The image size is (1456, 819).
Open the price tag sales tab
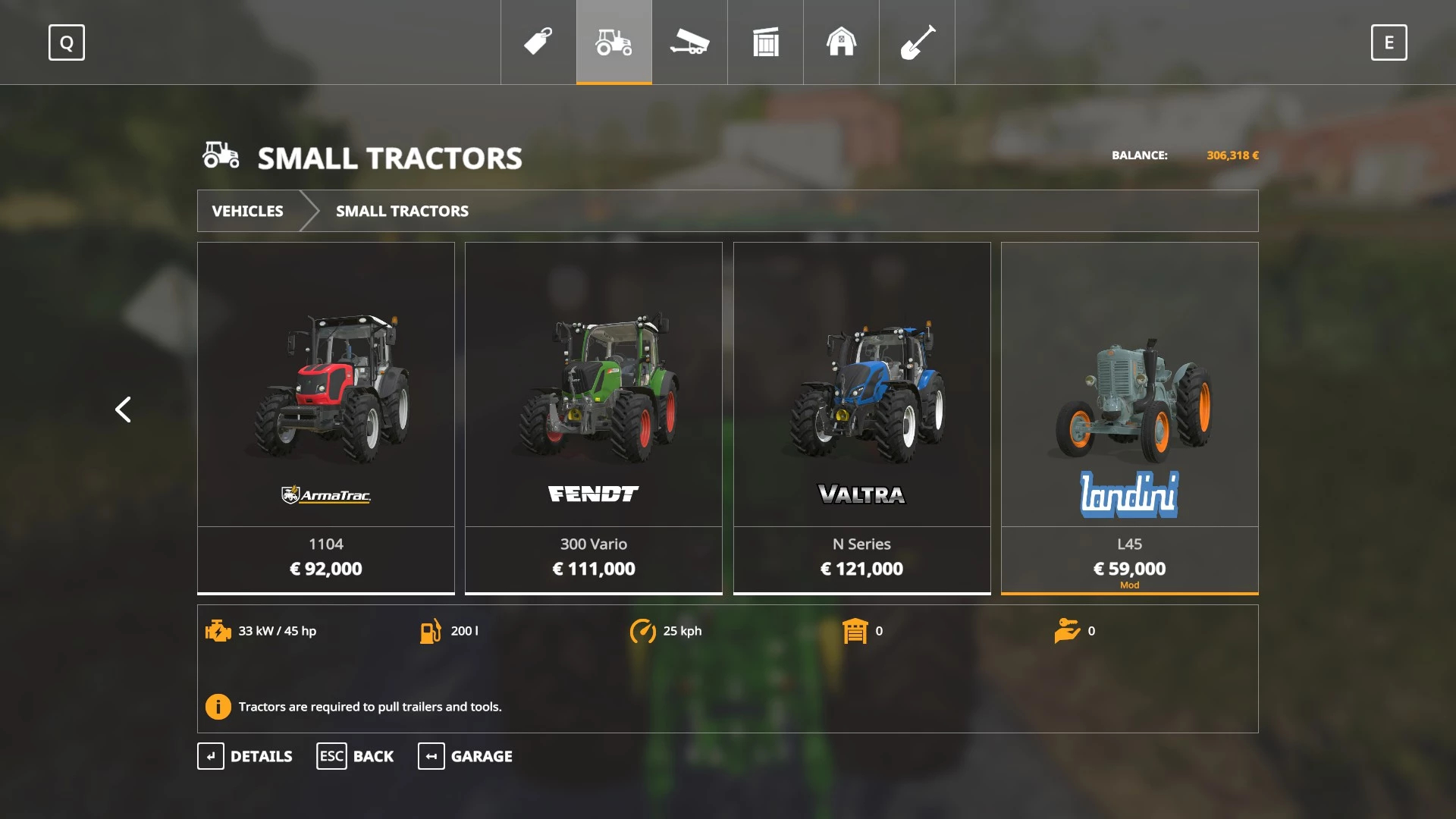click(538, 42)
